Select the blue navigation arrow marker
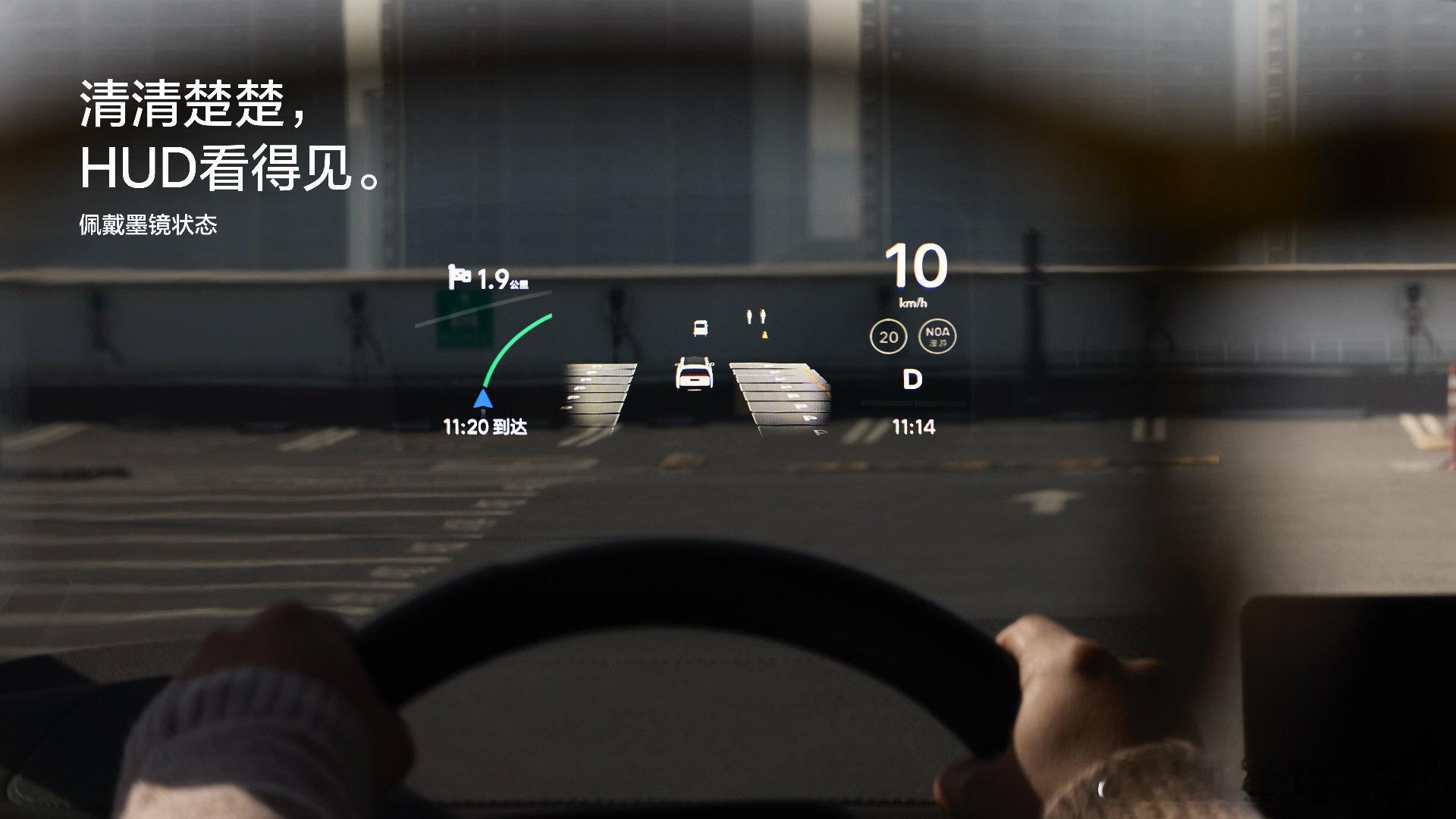1456x819 pixels. tap(483, 398)
